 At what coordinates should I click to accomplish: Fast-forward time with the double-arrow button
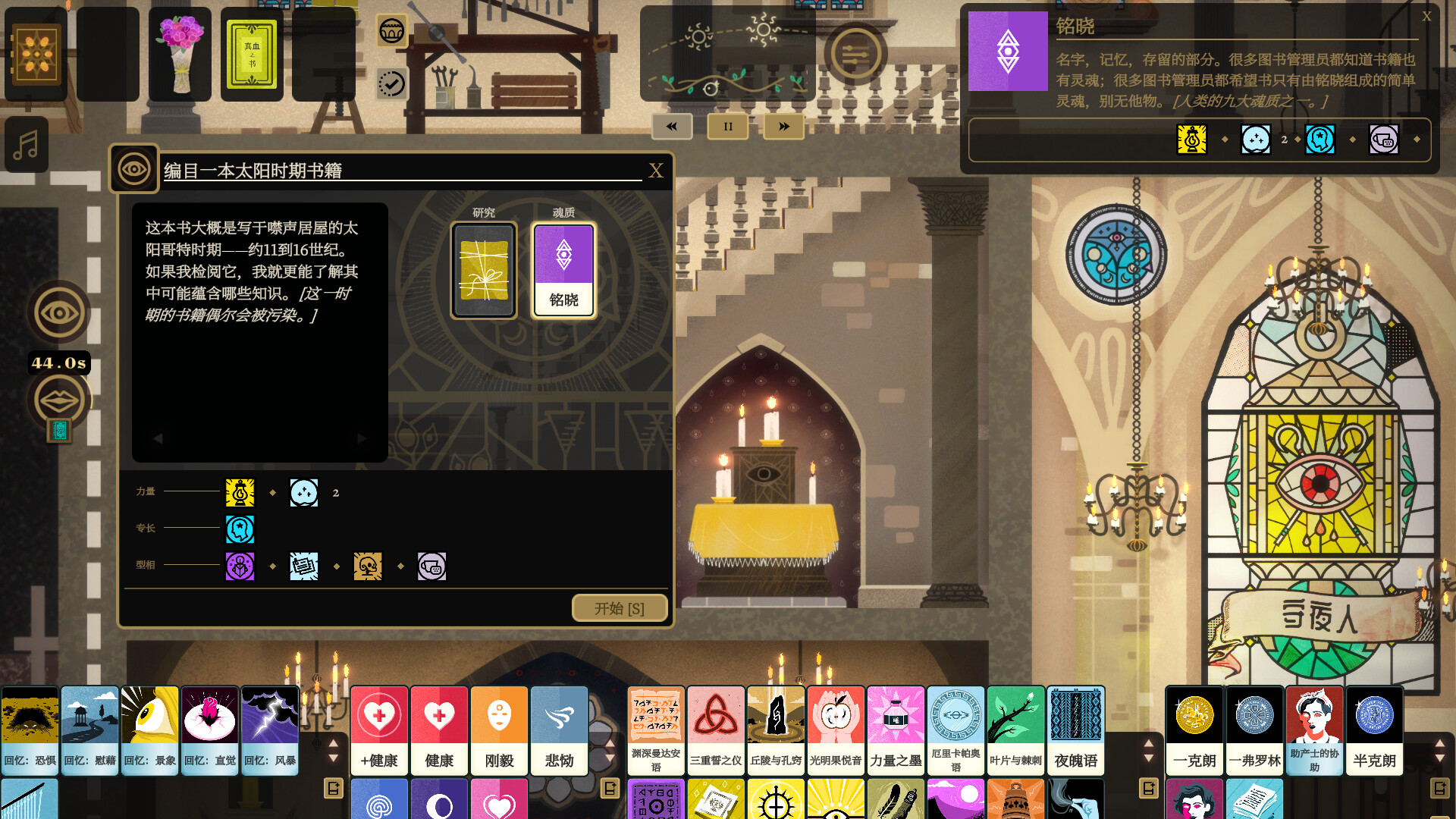[x=783, y=127]
